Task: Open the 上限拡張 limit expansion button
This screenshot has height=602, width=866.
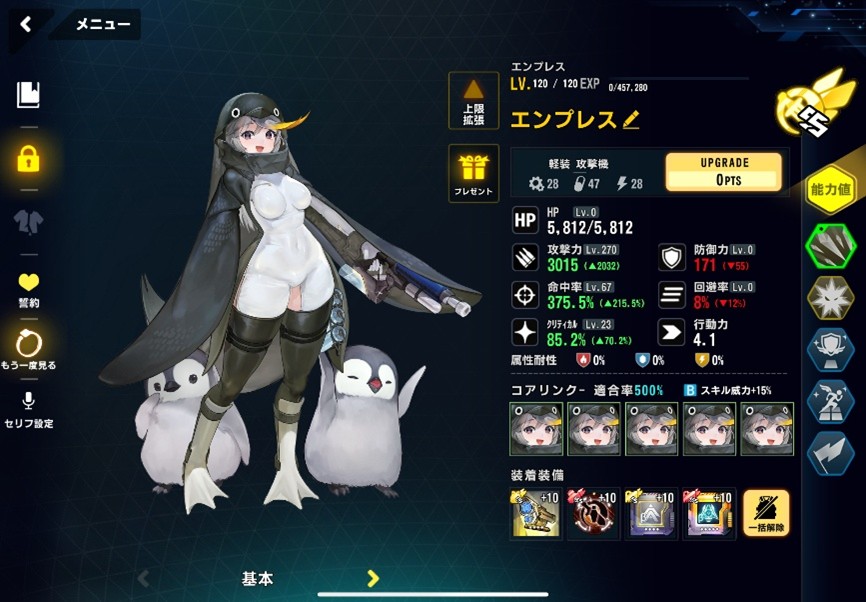Action: point(473,101)
